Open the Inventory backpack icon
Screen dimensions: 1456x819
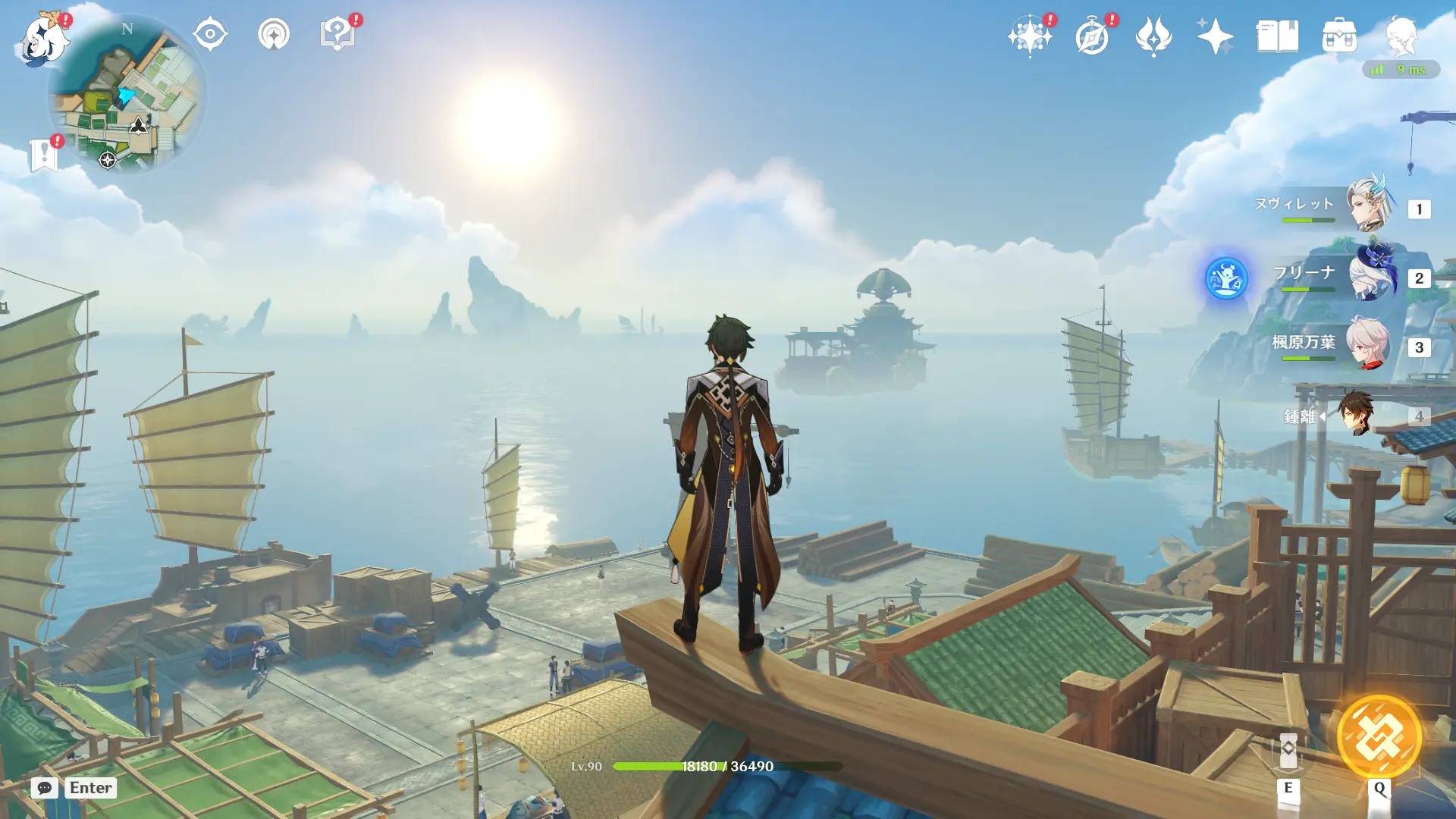coord(1339,36)
